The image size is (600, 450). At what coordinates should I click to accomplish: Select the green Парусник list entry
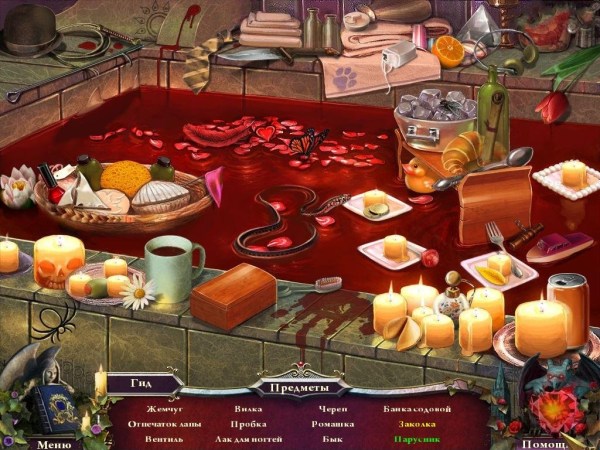[417, 438]
